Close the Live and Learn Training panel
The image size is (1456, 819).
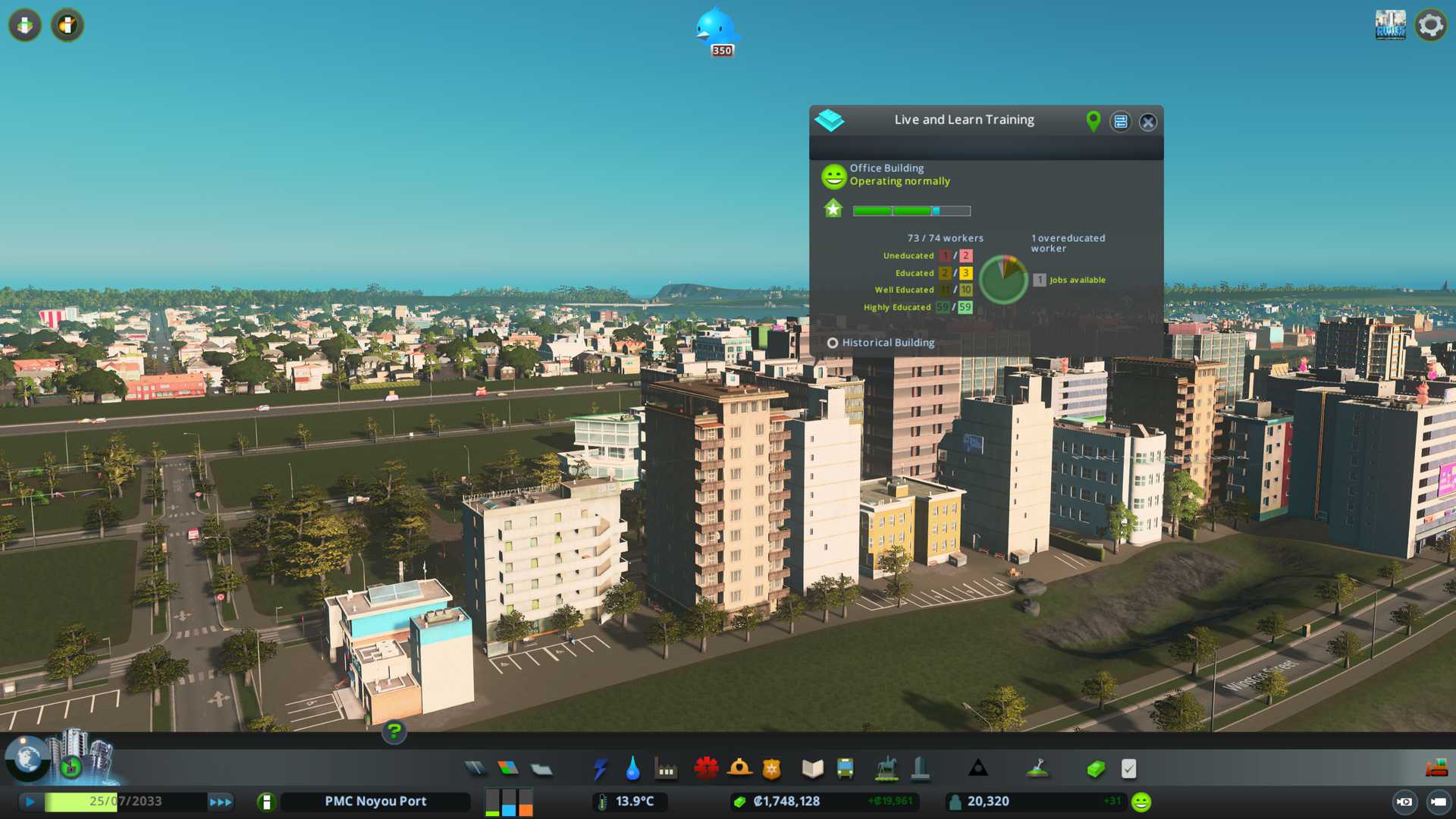pyautogui.click(x=1148, y=122)
